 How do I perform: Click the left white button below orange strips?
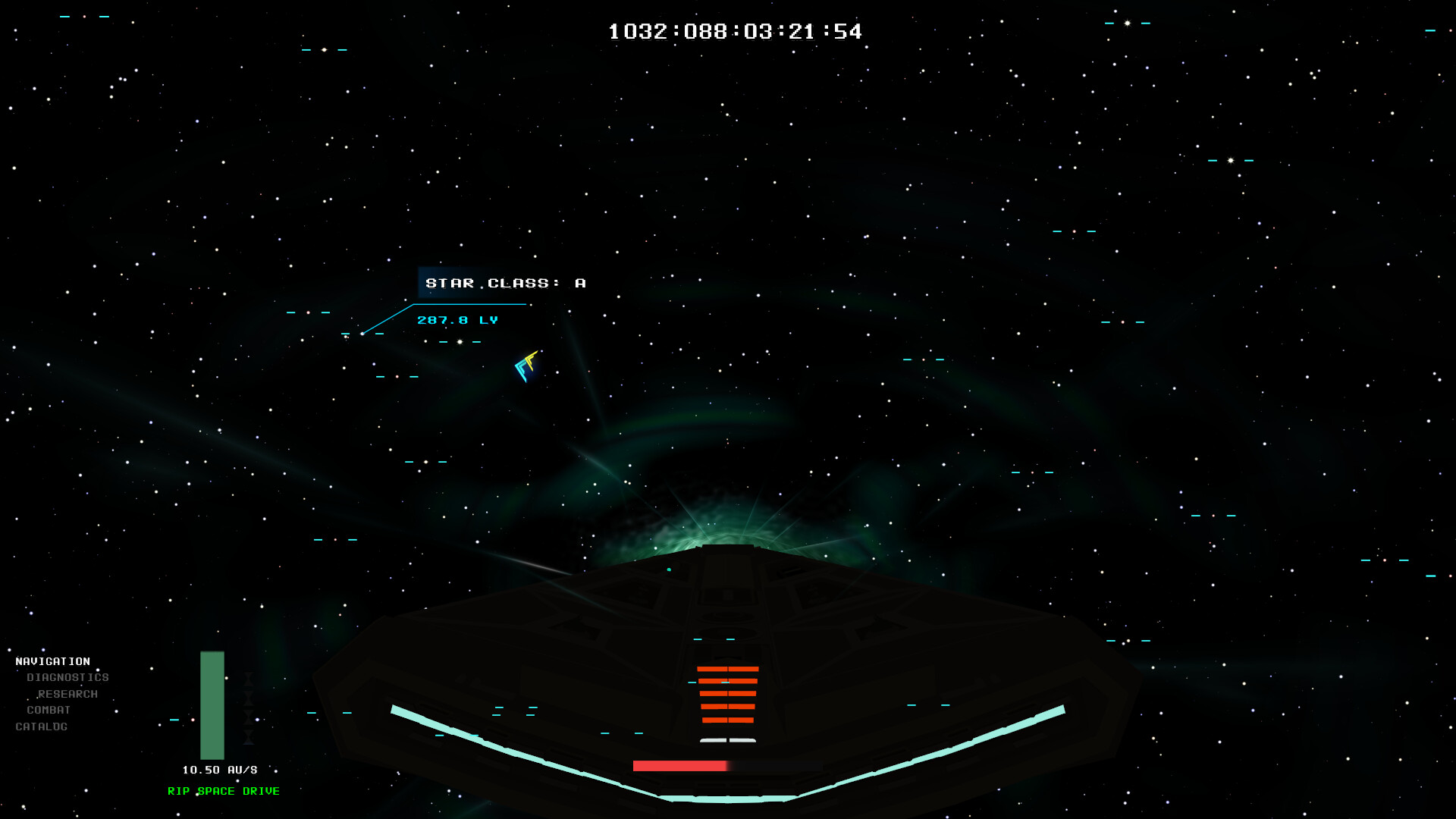[x=713, y=740]
